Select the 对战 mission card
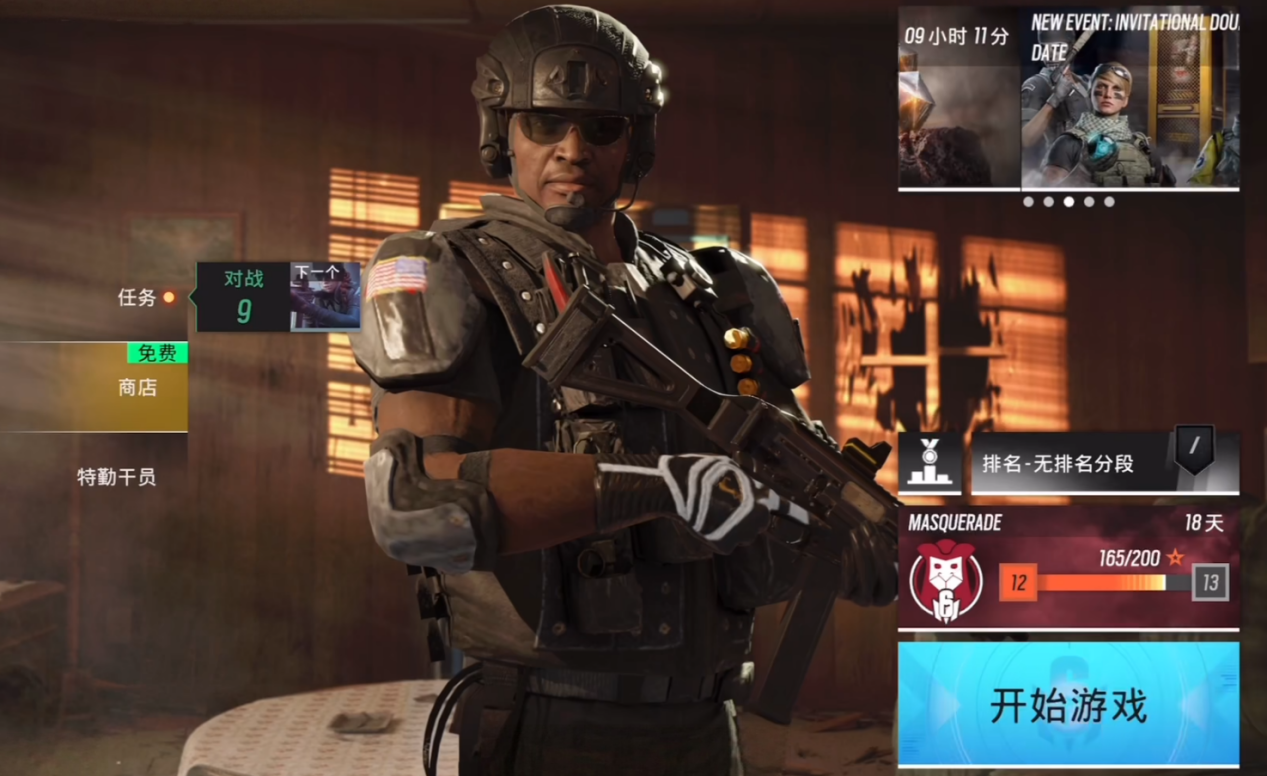The width and height of the screenshot is (1267, 776). point(243,297)
